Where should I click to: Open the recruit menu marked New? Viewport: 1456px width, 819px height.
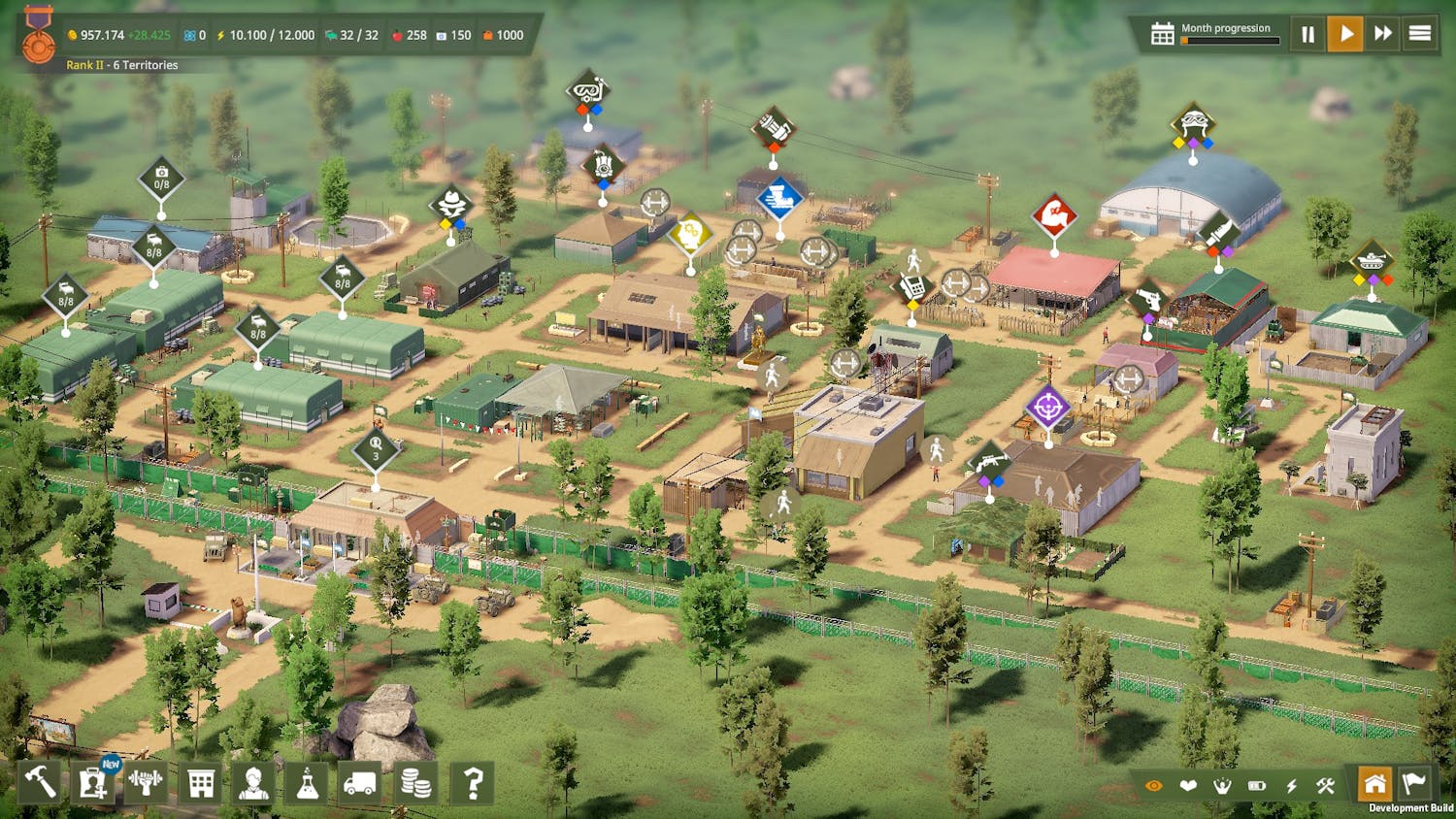[93, 782]
